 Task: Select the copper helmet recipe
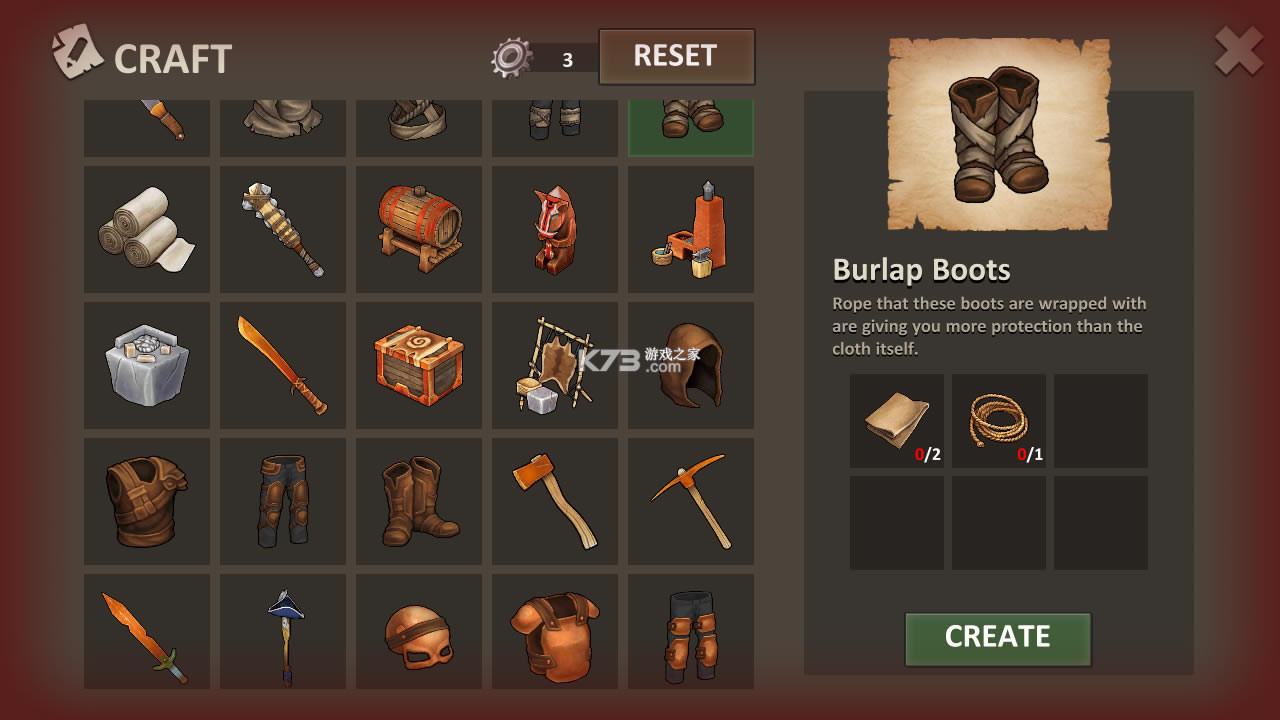click(x=419, y=633)
